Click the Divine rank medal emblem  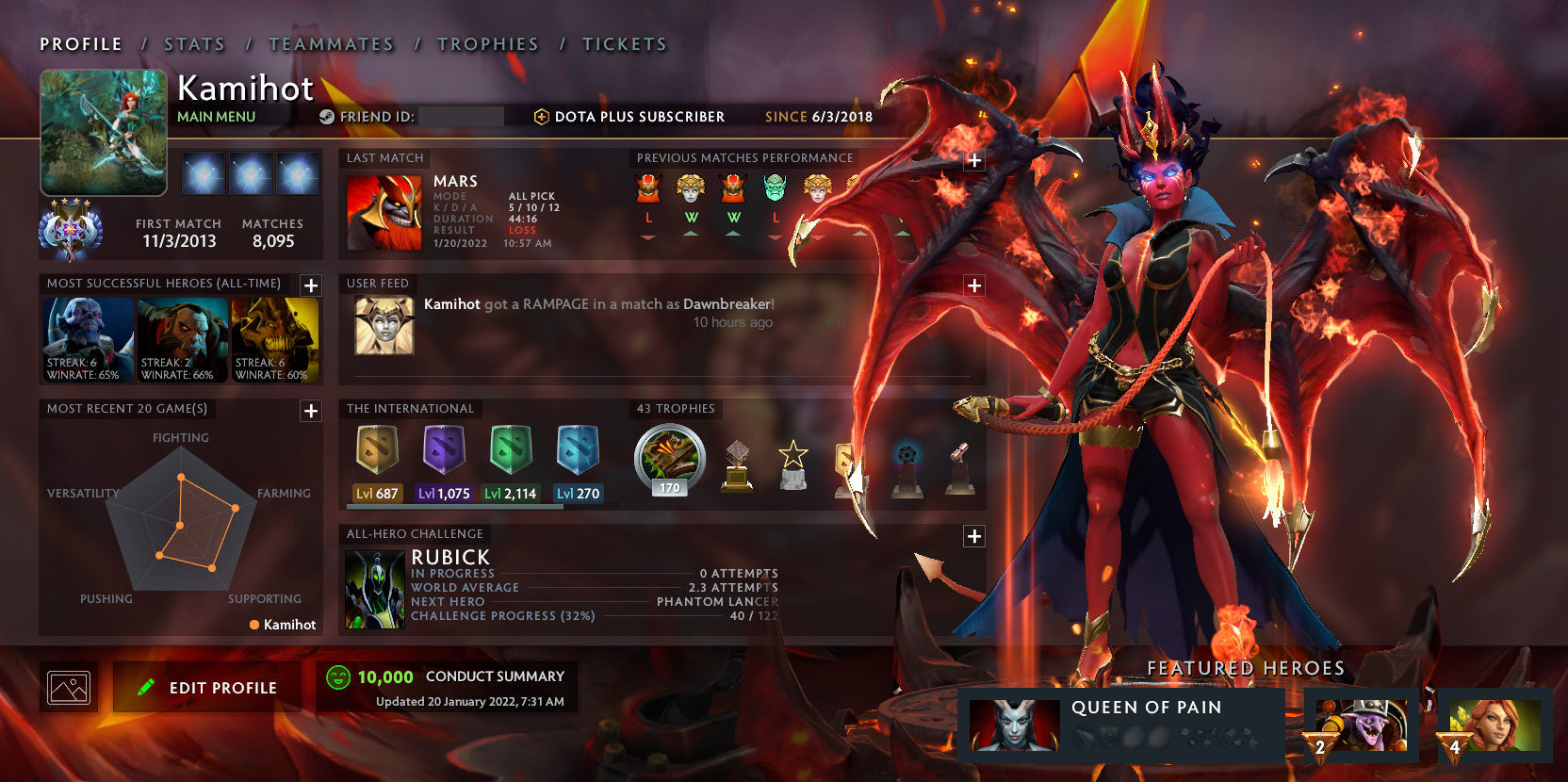click(x=71, y=229)
